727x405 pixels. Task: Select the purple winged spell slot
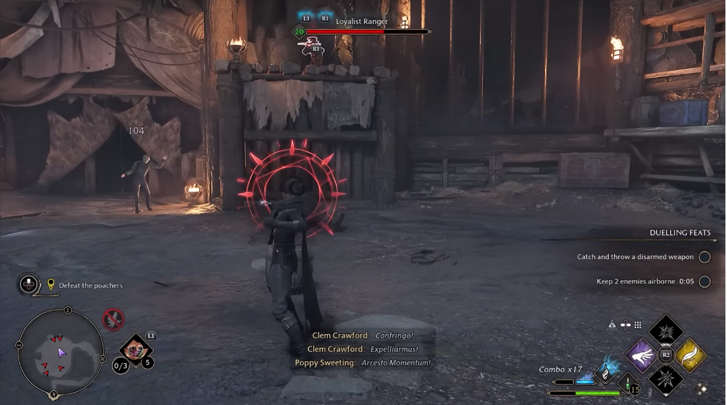click(642, 354)
